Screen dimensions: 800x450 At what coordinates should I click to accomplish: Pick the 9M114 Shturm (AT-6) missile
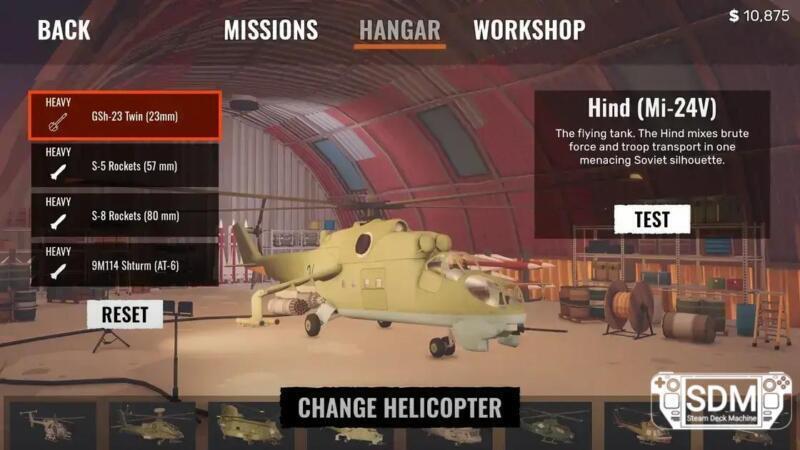tap(125, 265)
